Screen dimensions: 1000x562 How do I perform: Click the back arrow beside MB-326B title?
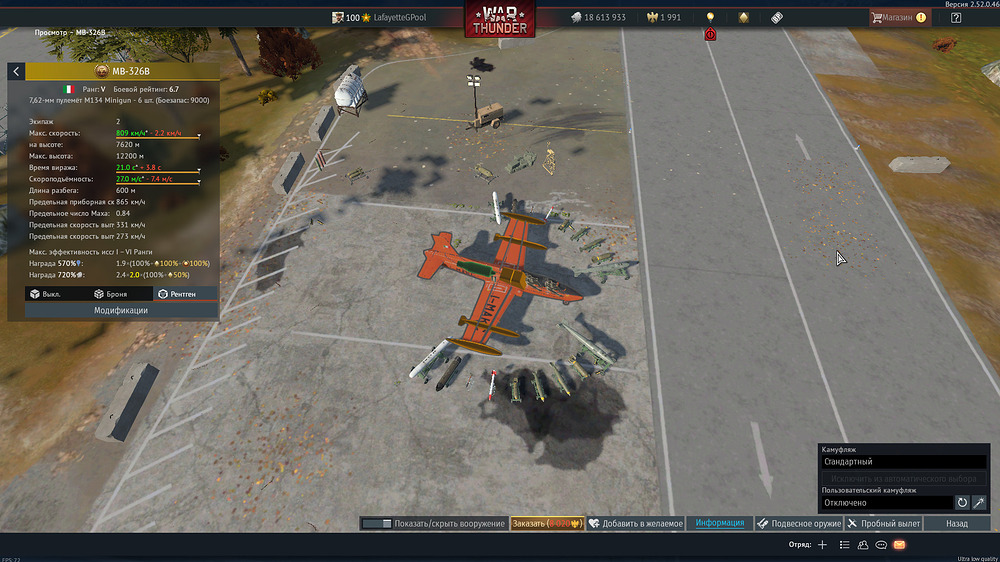pyautogui.click(x=16, y=71)
